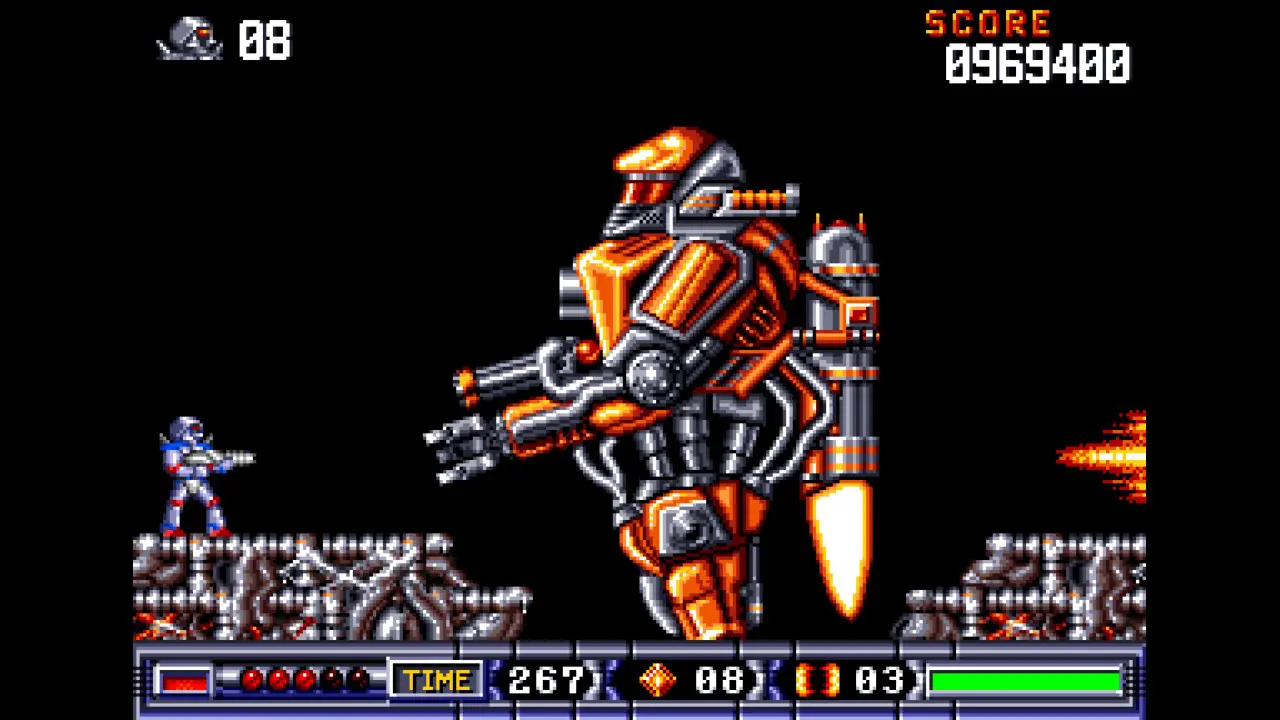
Task: Click the TIME label in the HUD
Action: (437, 680)
